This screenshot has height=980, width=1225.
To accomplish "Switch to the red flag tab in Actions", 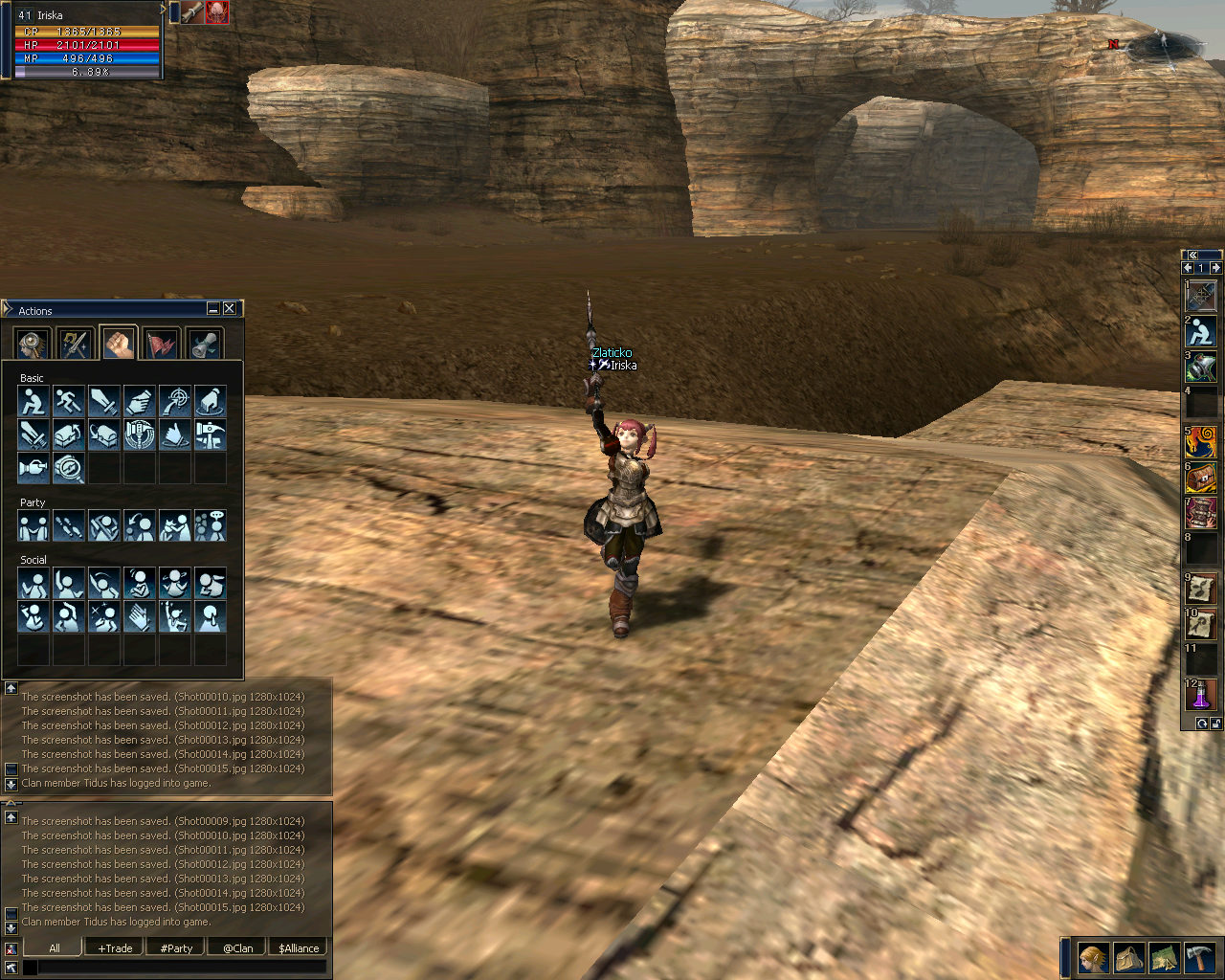I will coord(162,344).
